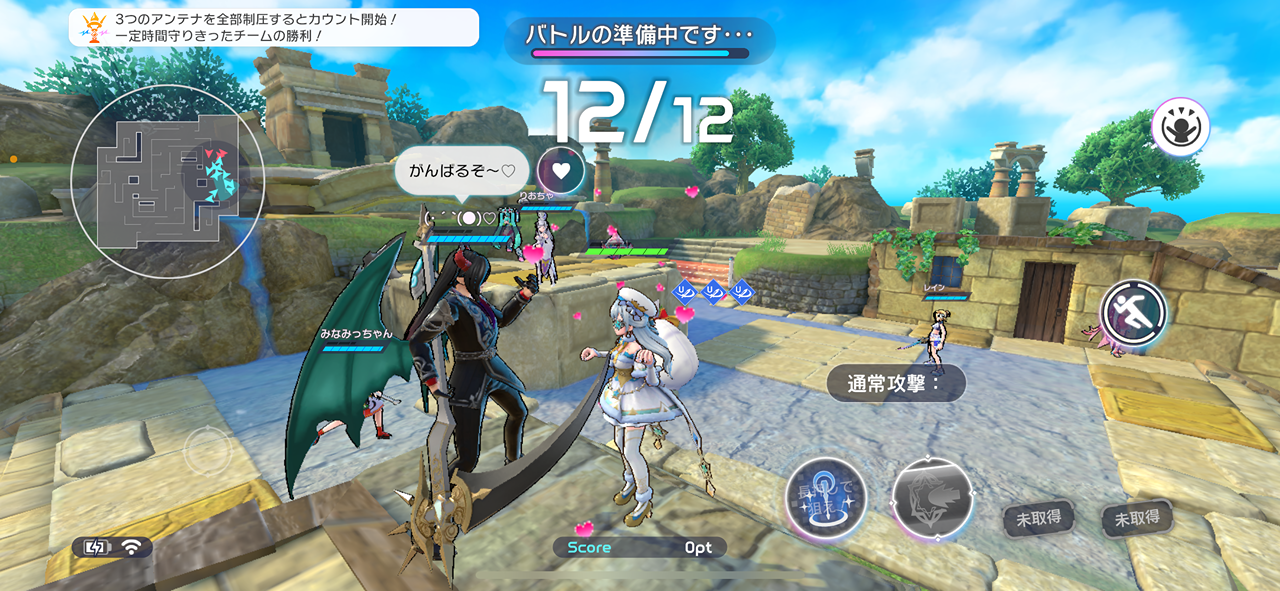Open the emote button with radiating figure
The height and width of the screenshot is (591, 1280).
coord(1180,127)
